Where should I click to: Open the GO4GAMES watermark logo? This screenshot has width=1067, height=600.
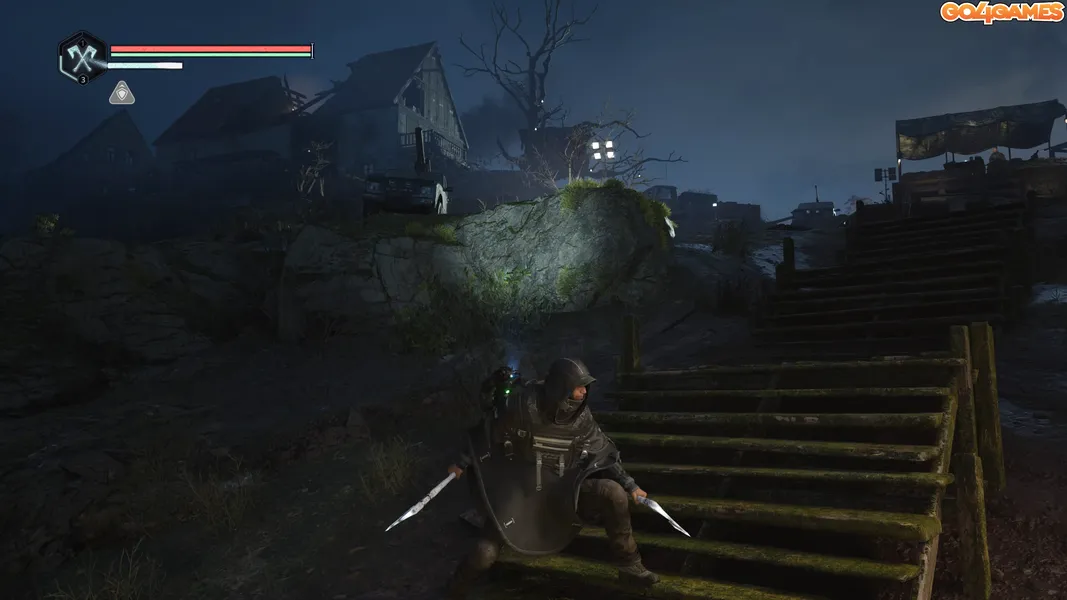[x=1001, y=12]
